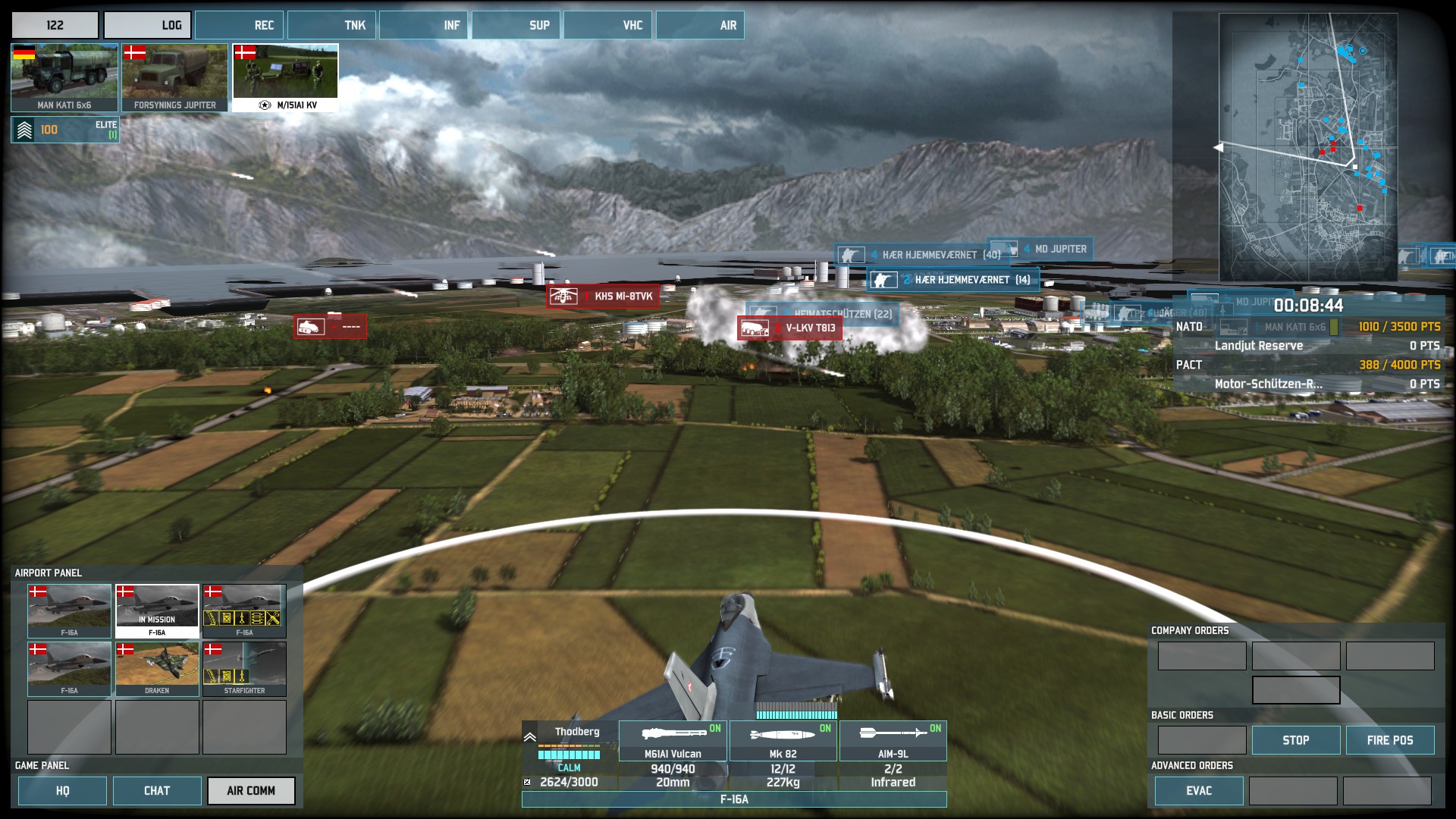
Task: Show the INF unit category
Action: pyautogui.click(x=423, y=25)
